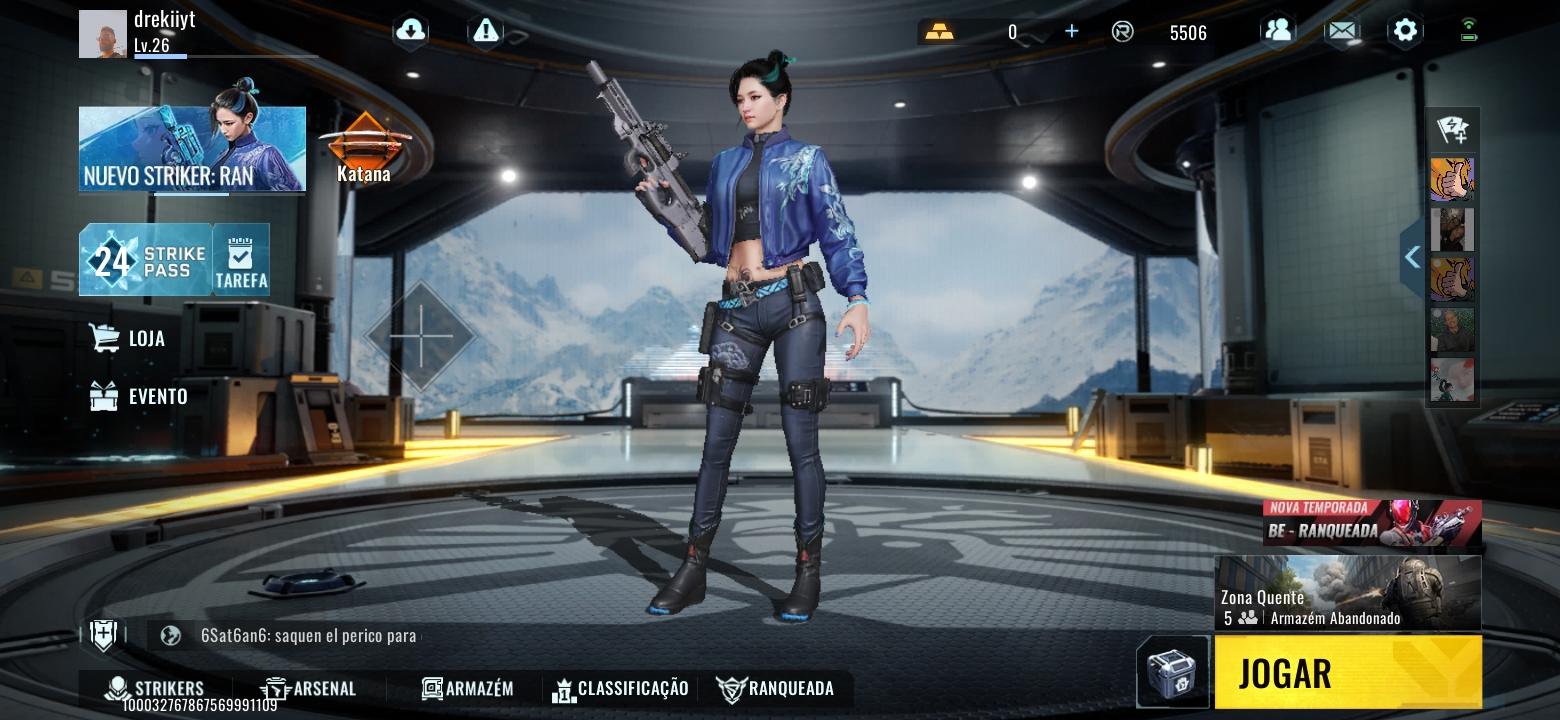Open the Loja shop

pyautogui.click(x=130, y=338)
